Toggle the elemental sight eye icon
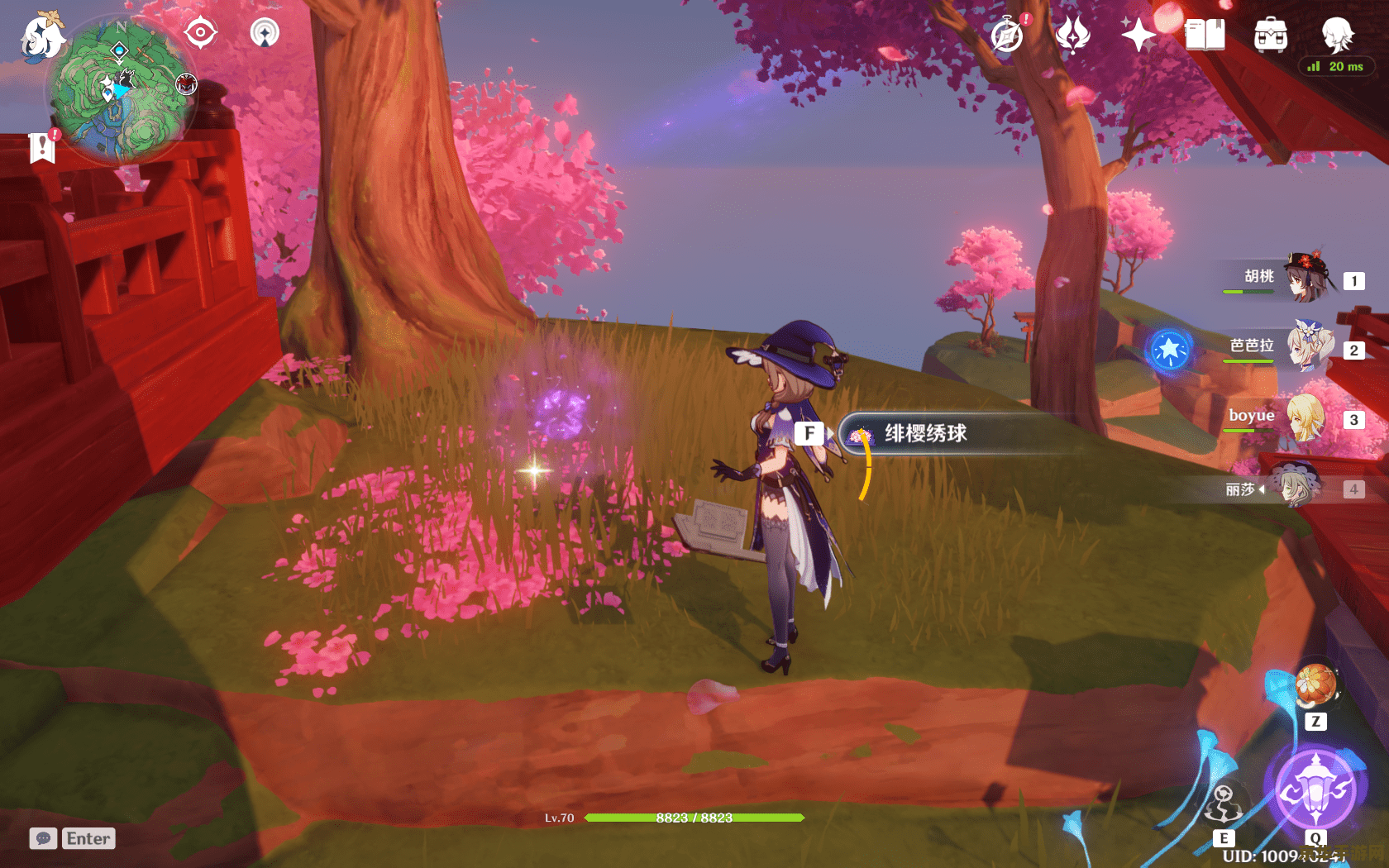Viewport: 1389px width, 868px height. [201, 33]
